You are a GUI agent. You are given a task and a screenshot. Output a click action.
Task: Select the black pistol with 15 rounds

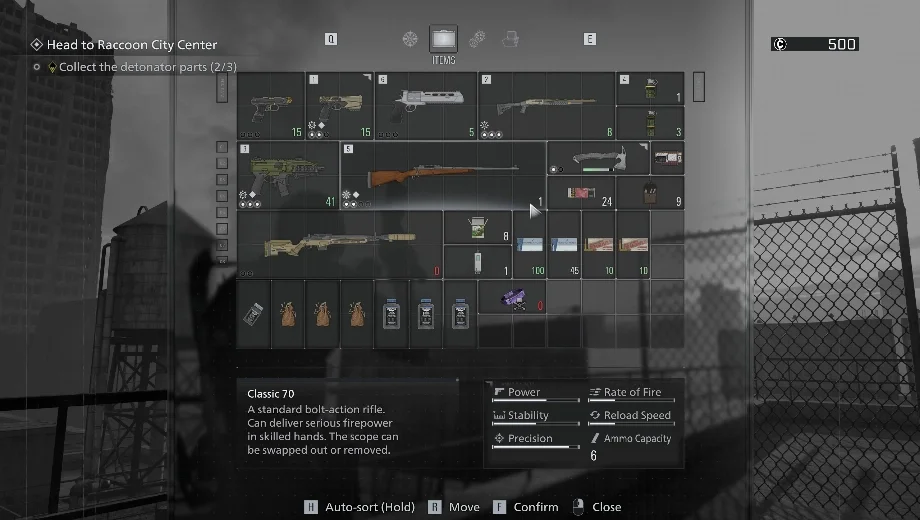pyautogui.click(x=271, y=104)
